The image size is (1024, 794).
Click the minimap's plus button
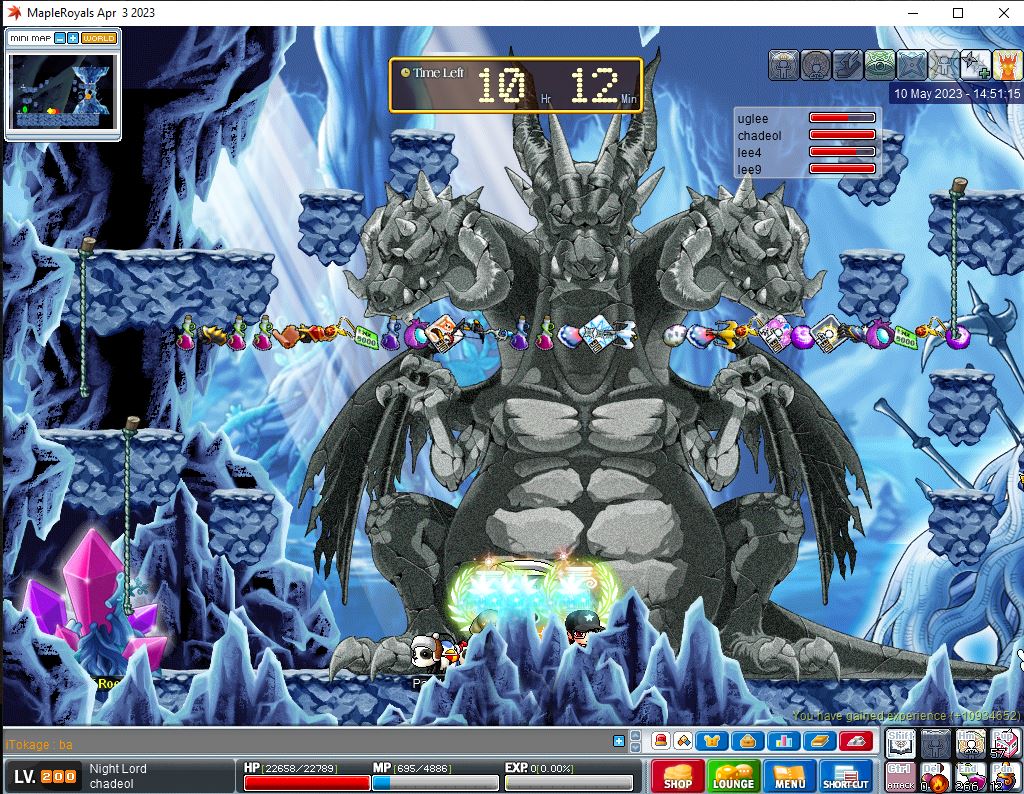click(73, 38)
